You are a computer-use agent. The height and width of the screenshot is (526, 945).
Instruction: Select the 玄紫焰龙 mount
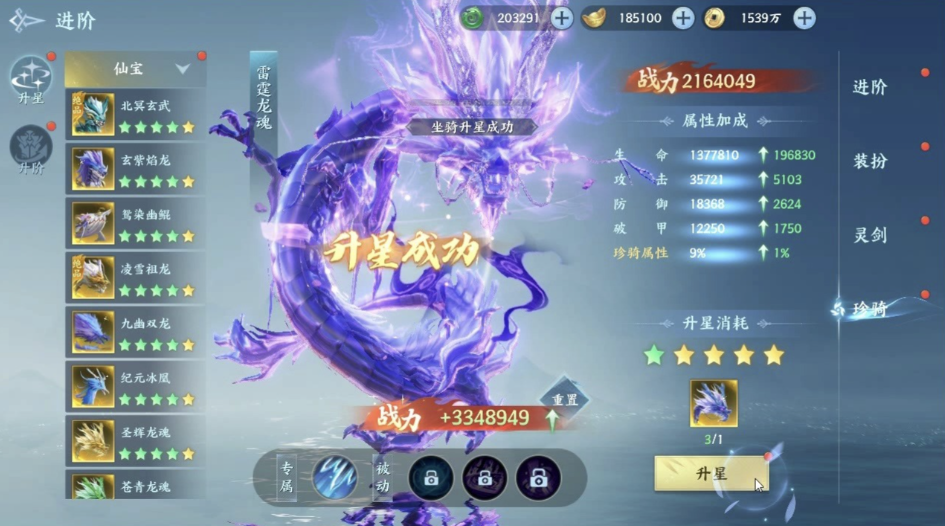[x=135, y=168]
